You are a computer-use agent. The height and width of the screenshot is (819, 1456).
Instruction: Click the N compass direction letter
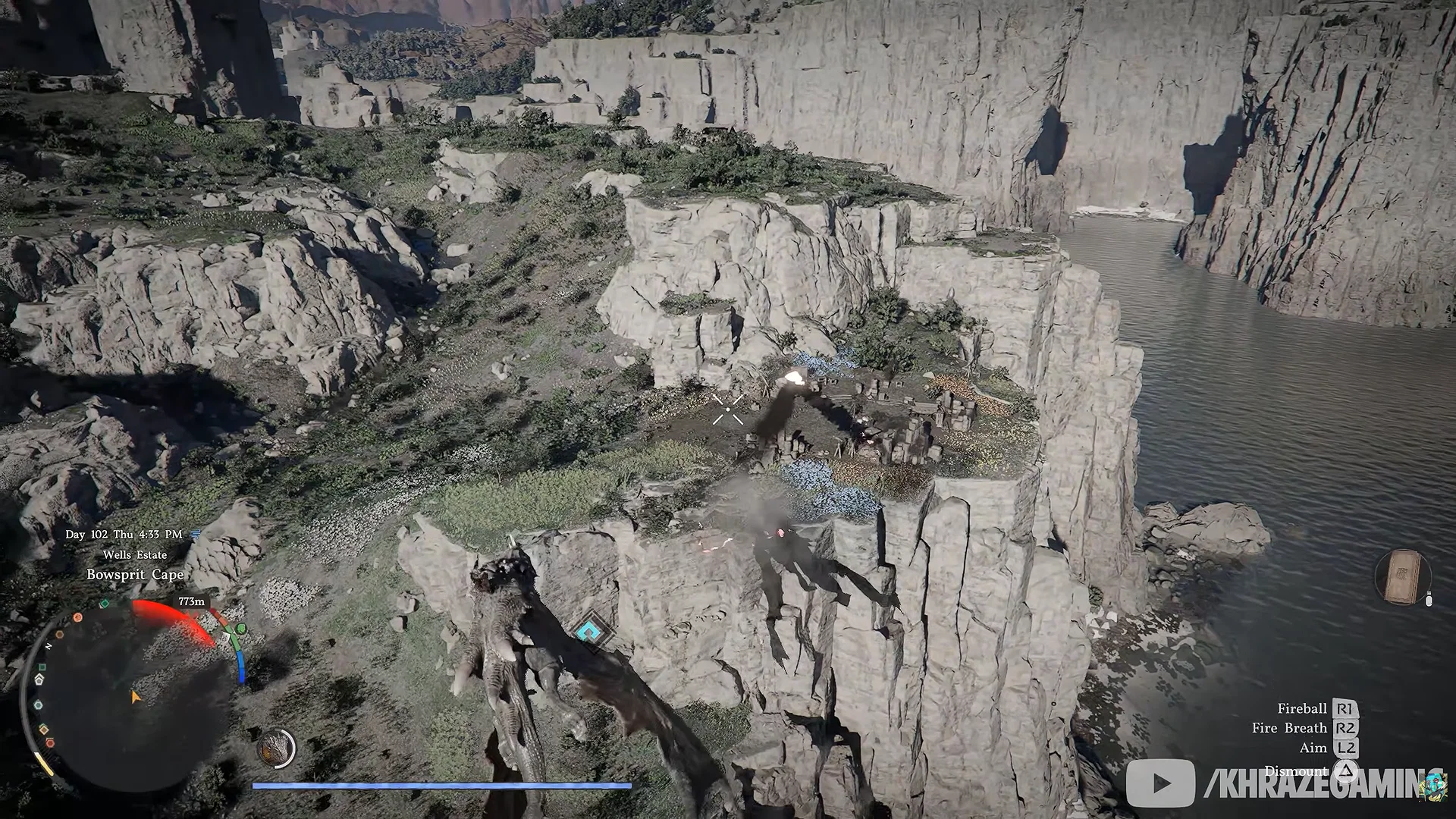click(x=49, y=645)
